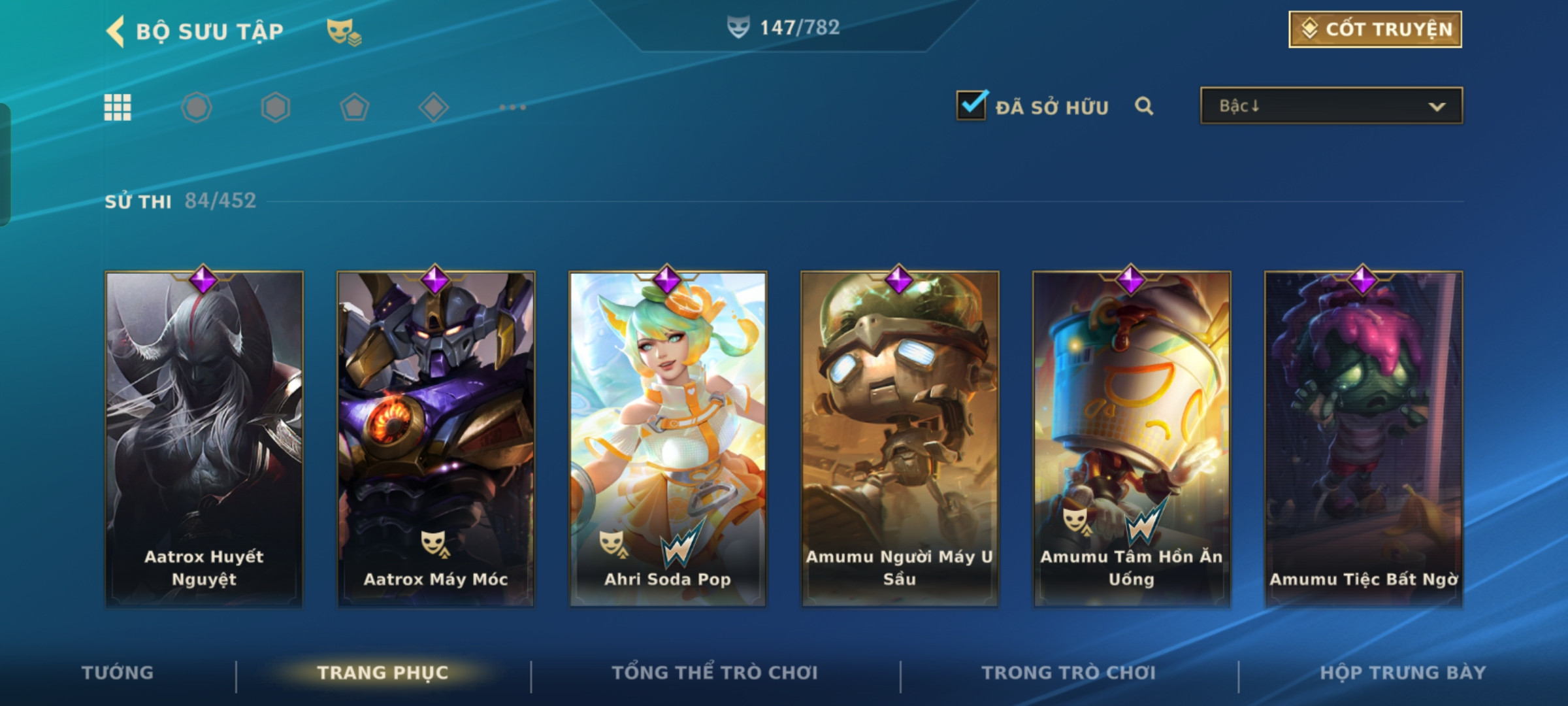Toggle the Đã Sở Hữu checkbox
1568x706 pixels.
click(972, 105)
